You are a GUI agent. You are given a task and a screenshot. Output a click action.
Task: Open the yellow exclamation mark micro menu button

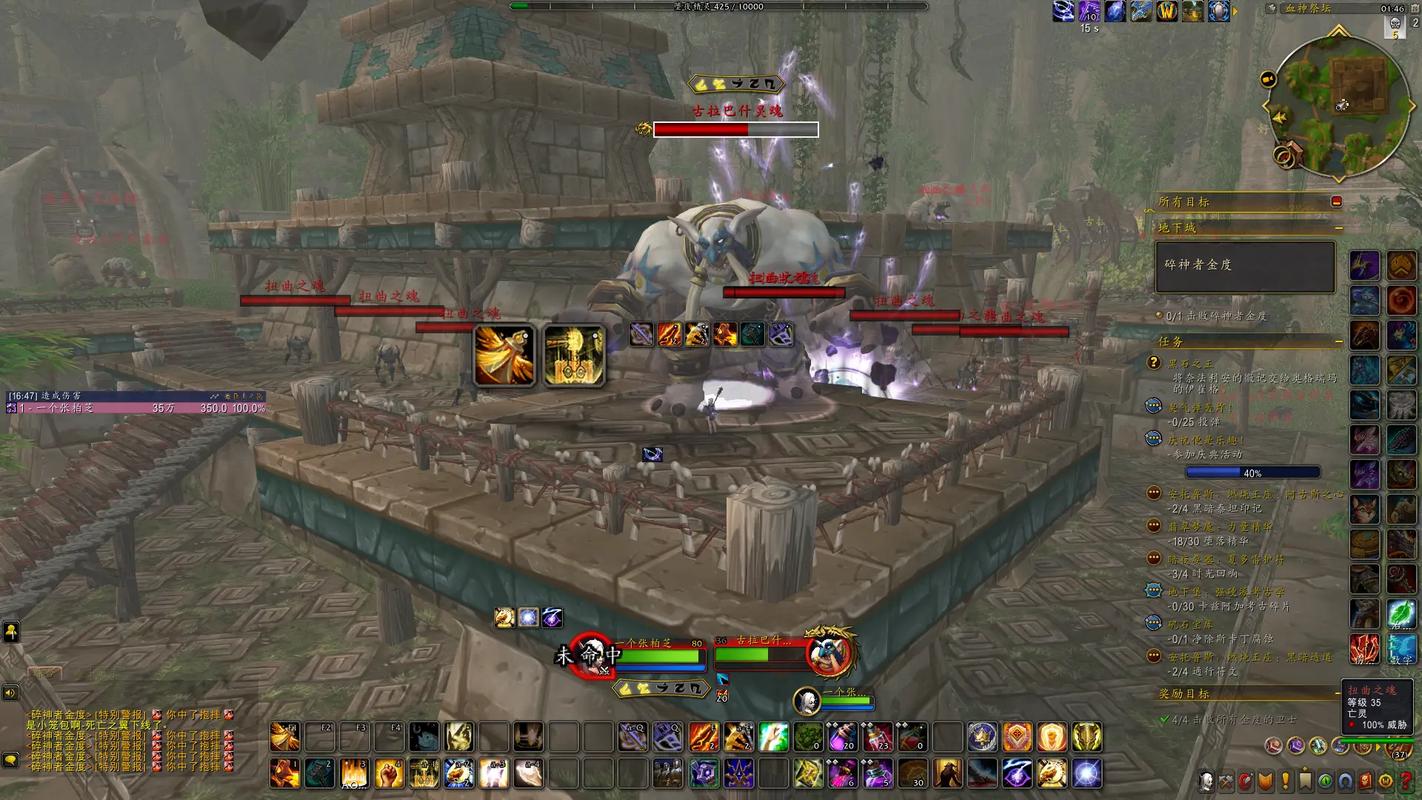pyautogui.click(x=1285, y=781)
